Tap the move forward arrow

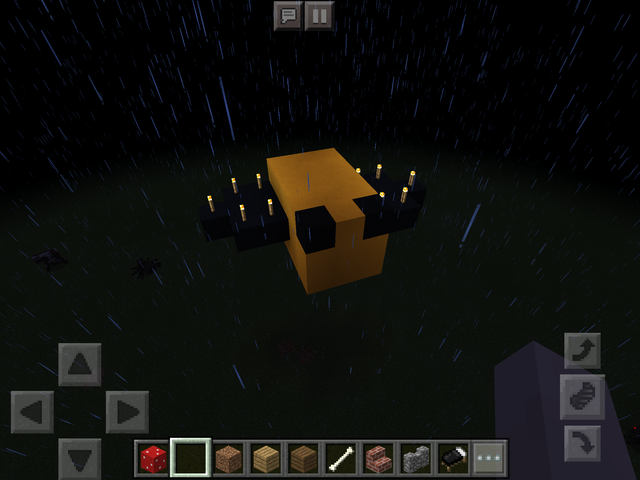click(80, 364)
